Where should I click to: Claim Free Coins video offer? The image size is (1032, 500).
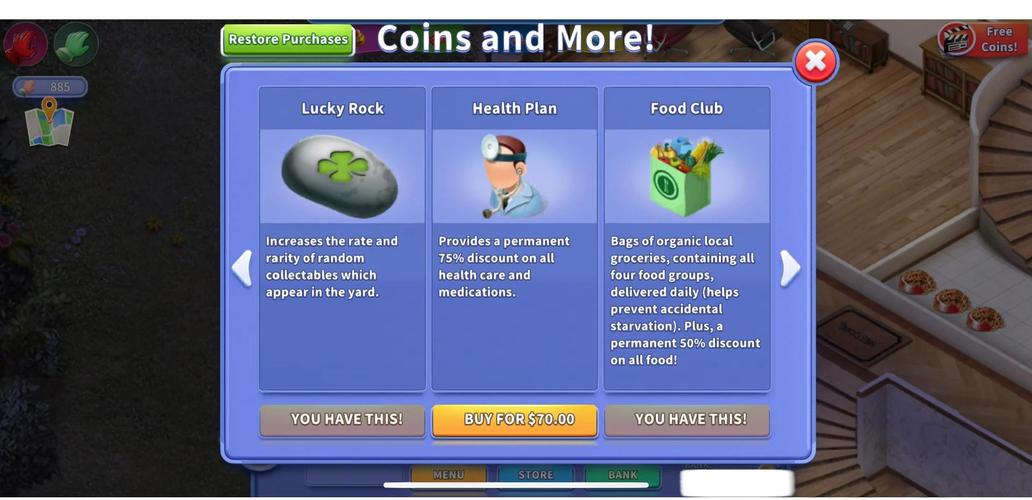(979, 40)
